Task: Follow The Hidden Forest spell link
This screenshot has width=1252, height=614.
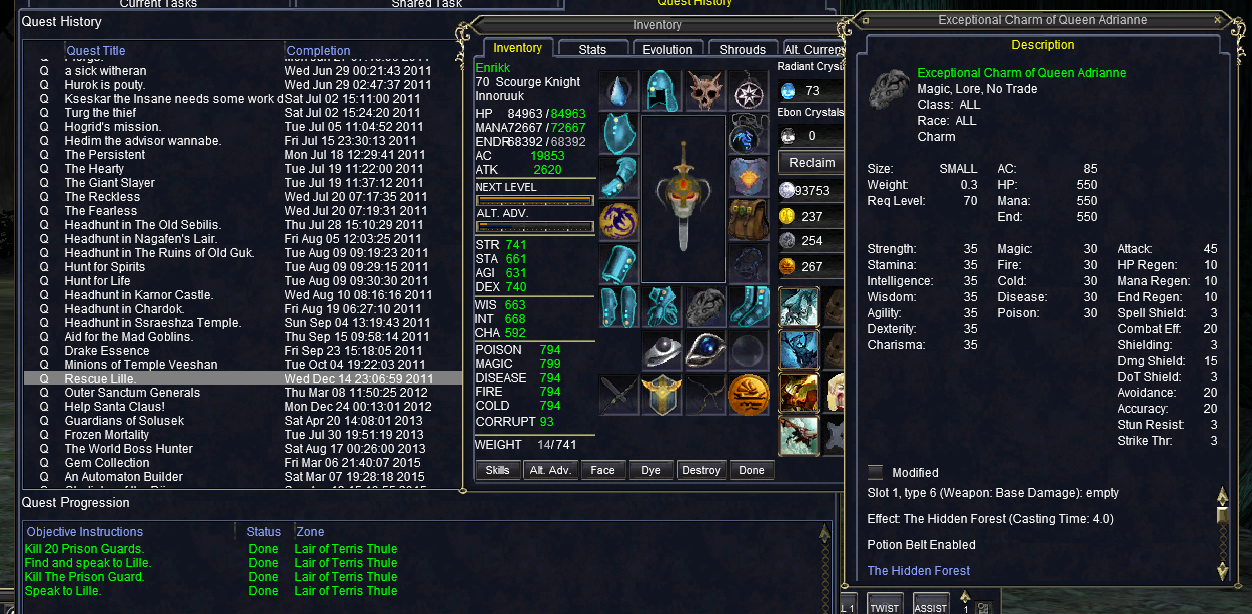Action: coord(919,571)
